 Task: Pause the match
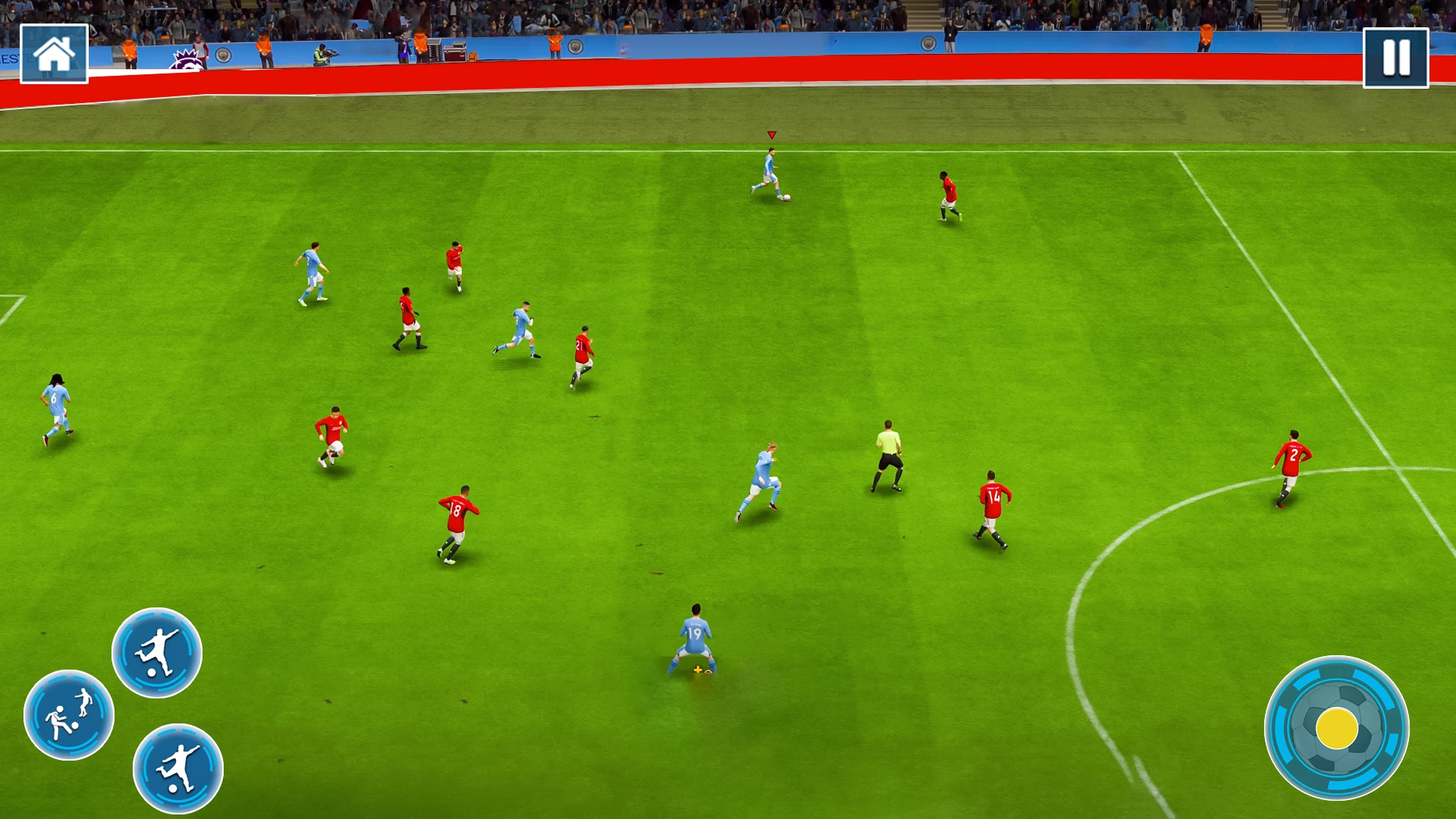click(x=1395, y=58)
